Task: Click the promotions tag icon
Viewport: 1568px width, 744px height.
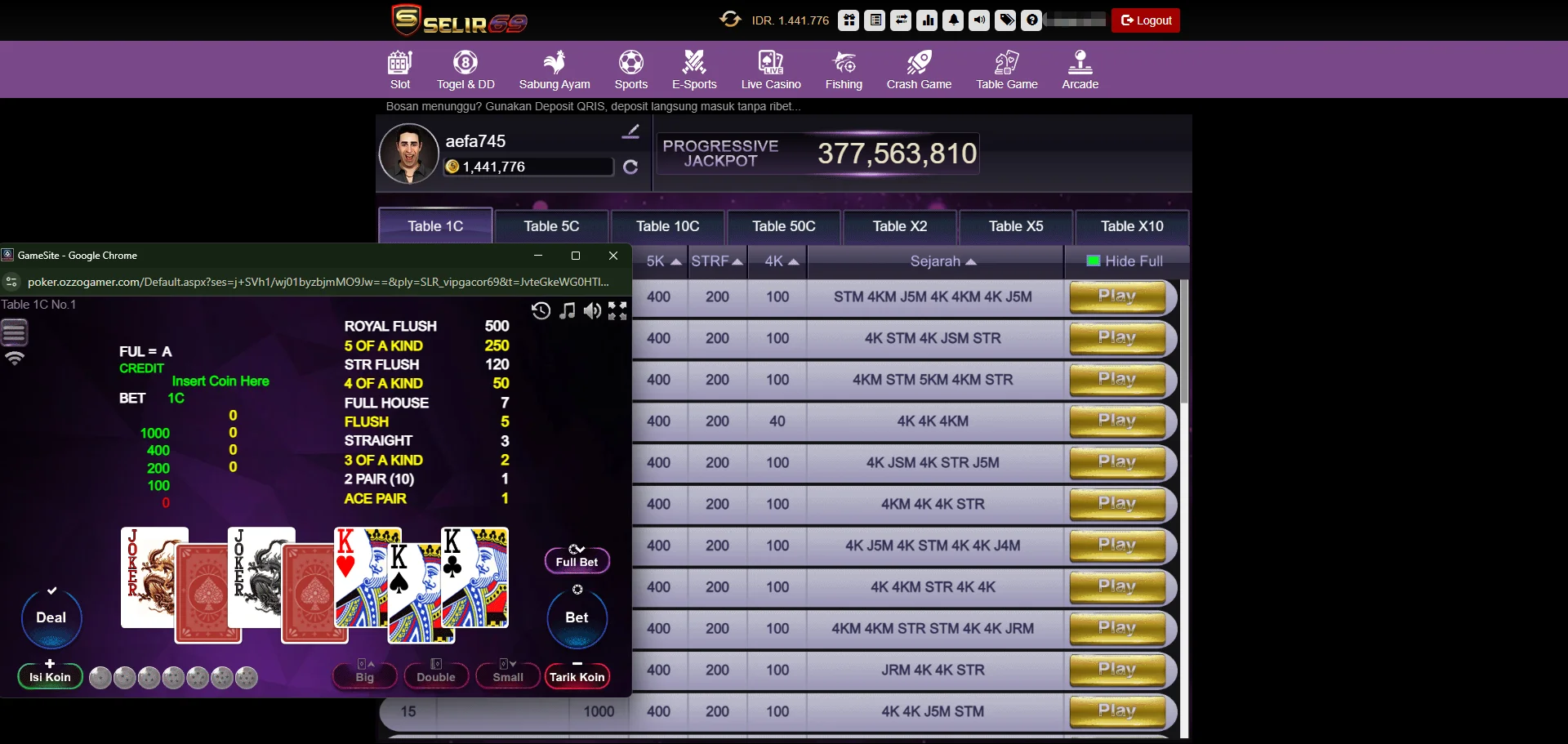Action: [x=1005, y=20]
